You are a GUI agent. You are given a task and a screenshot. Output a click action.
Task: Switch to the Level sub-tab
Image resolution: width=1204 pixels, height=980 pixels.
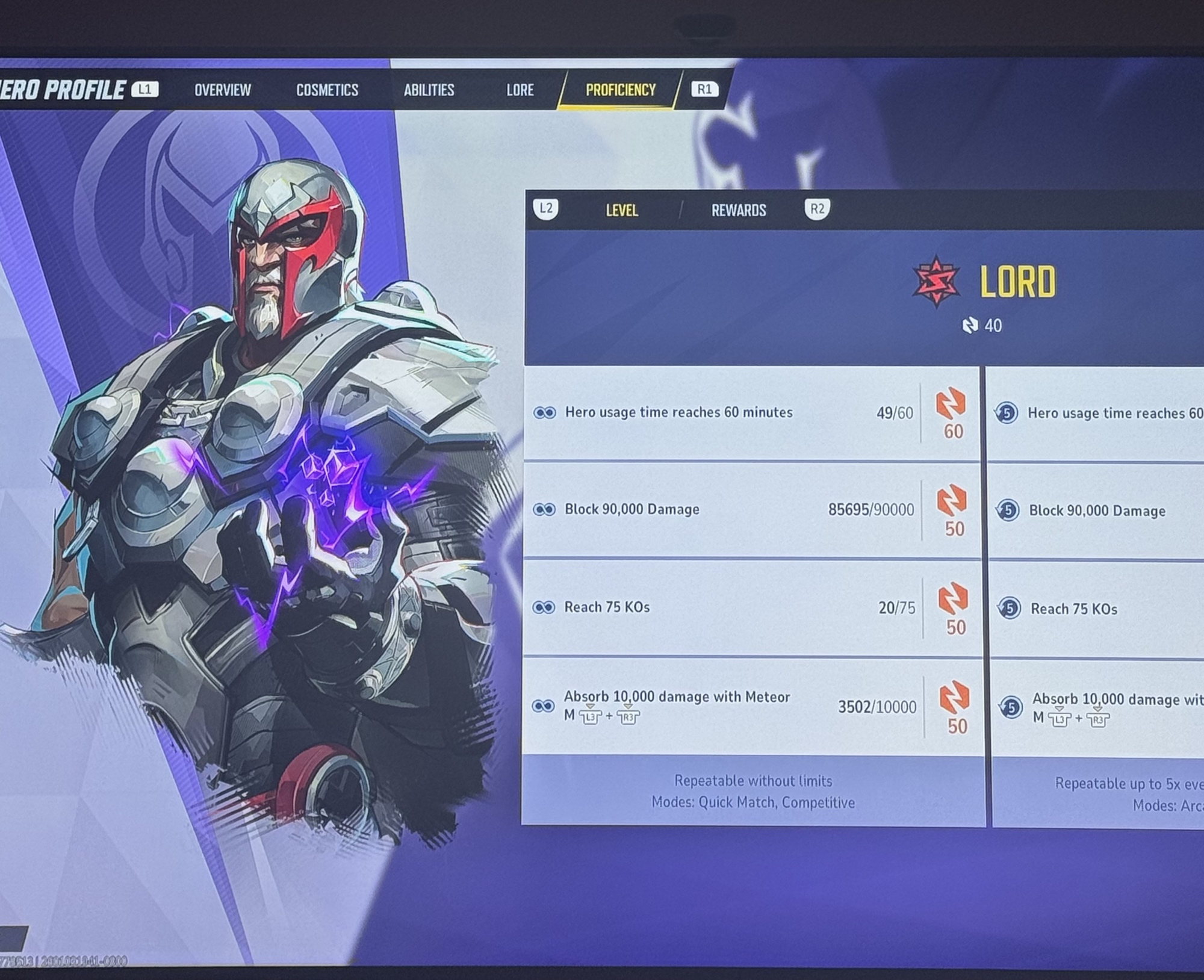tap(621, 210)
